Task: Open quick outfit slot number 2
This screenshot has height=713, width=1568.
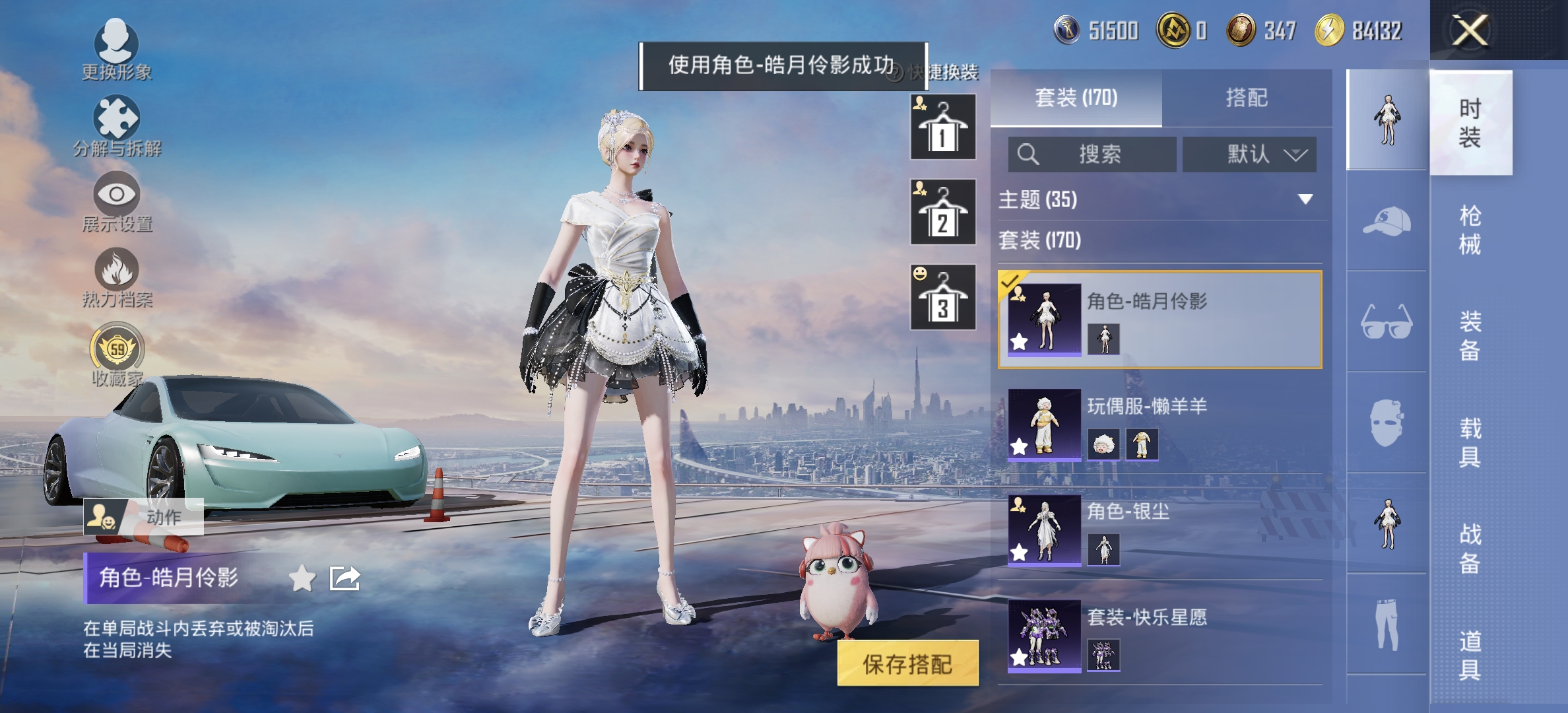Action: point(942,211)
